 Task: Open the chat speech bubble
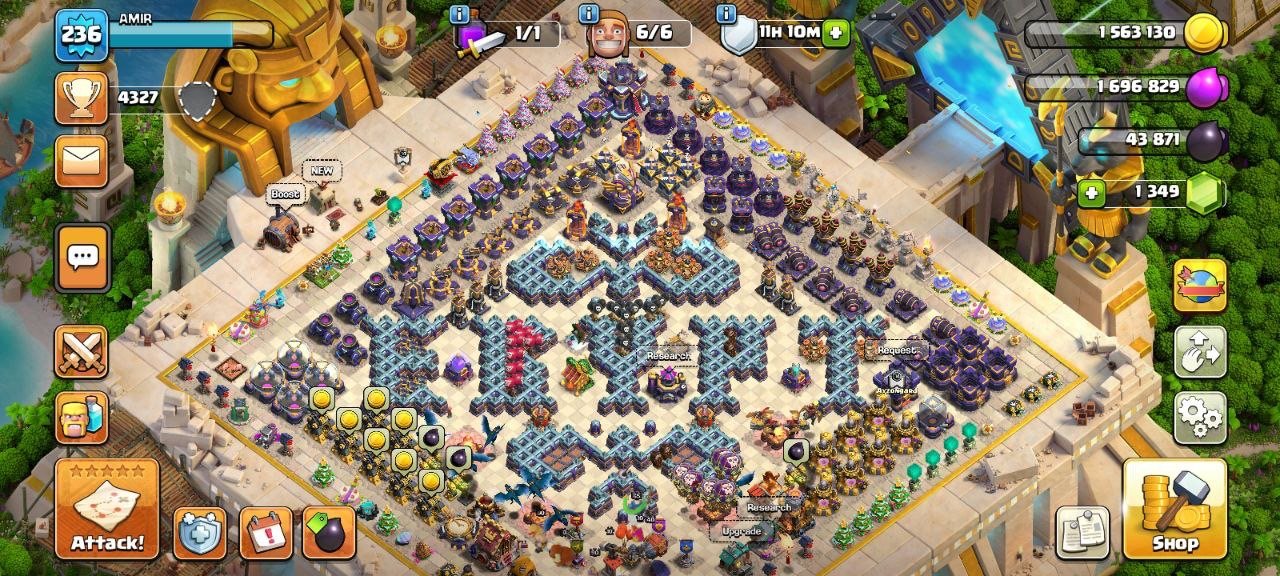[81, 257]
